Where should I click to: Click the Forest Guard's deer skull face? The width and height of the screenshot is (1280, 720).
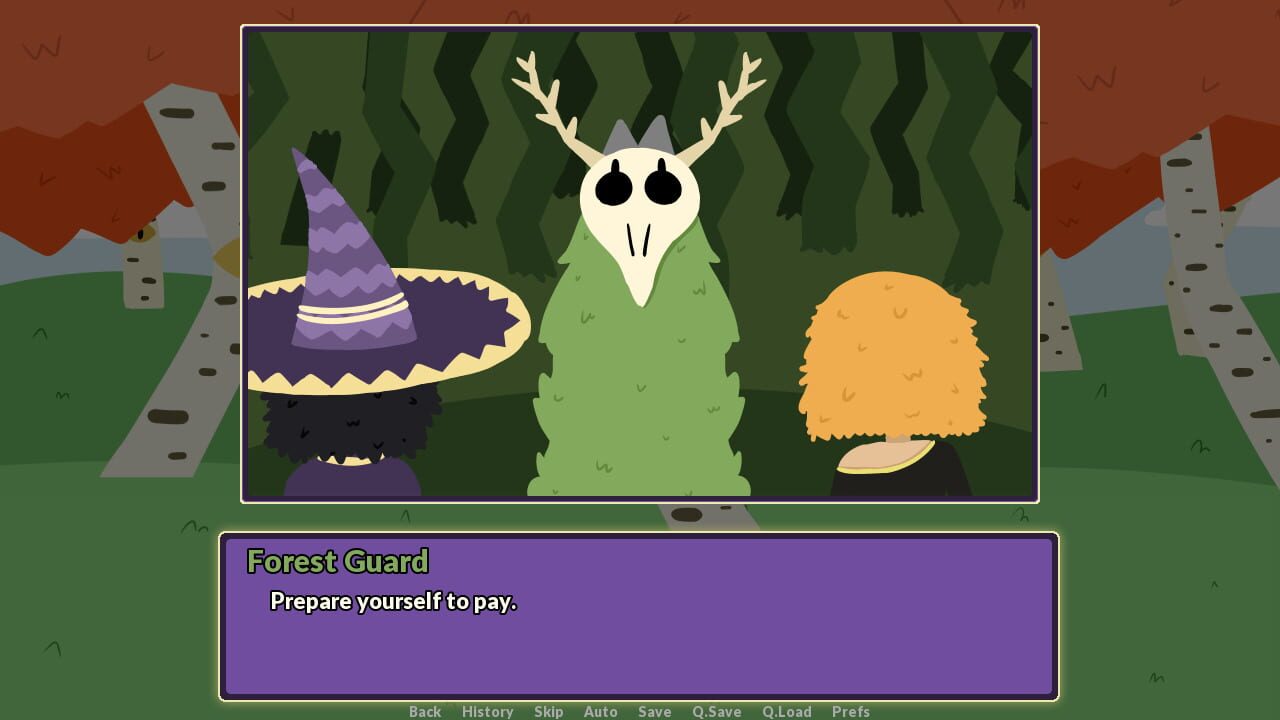(640, 215)
